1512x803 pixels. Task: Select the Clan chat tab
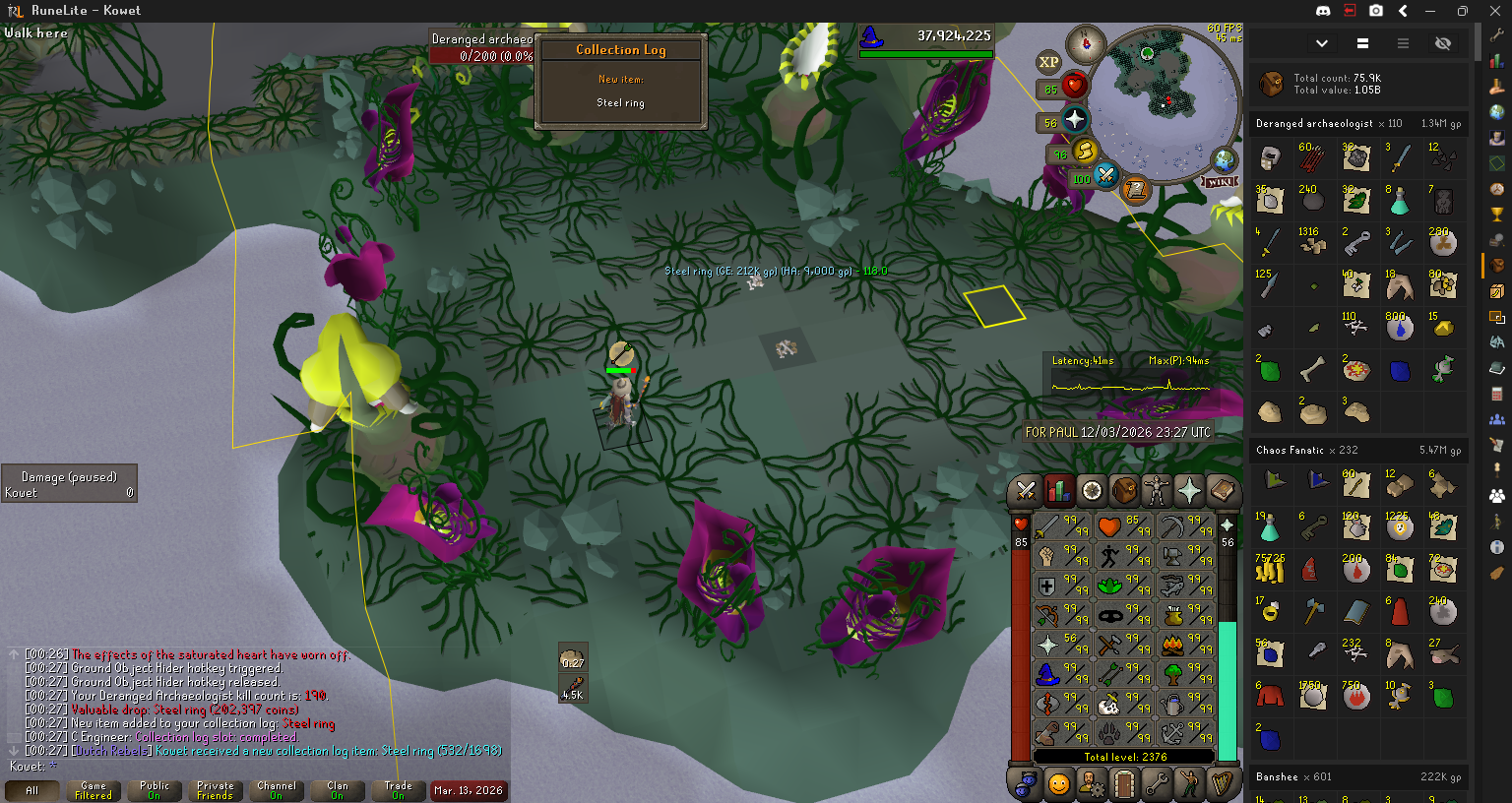click(x=338, y=790)
